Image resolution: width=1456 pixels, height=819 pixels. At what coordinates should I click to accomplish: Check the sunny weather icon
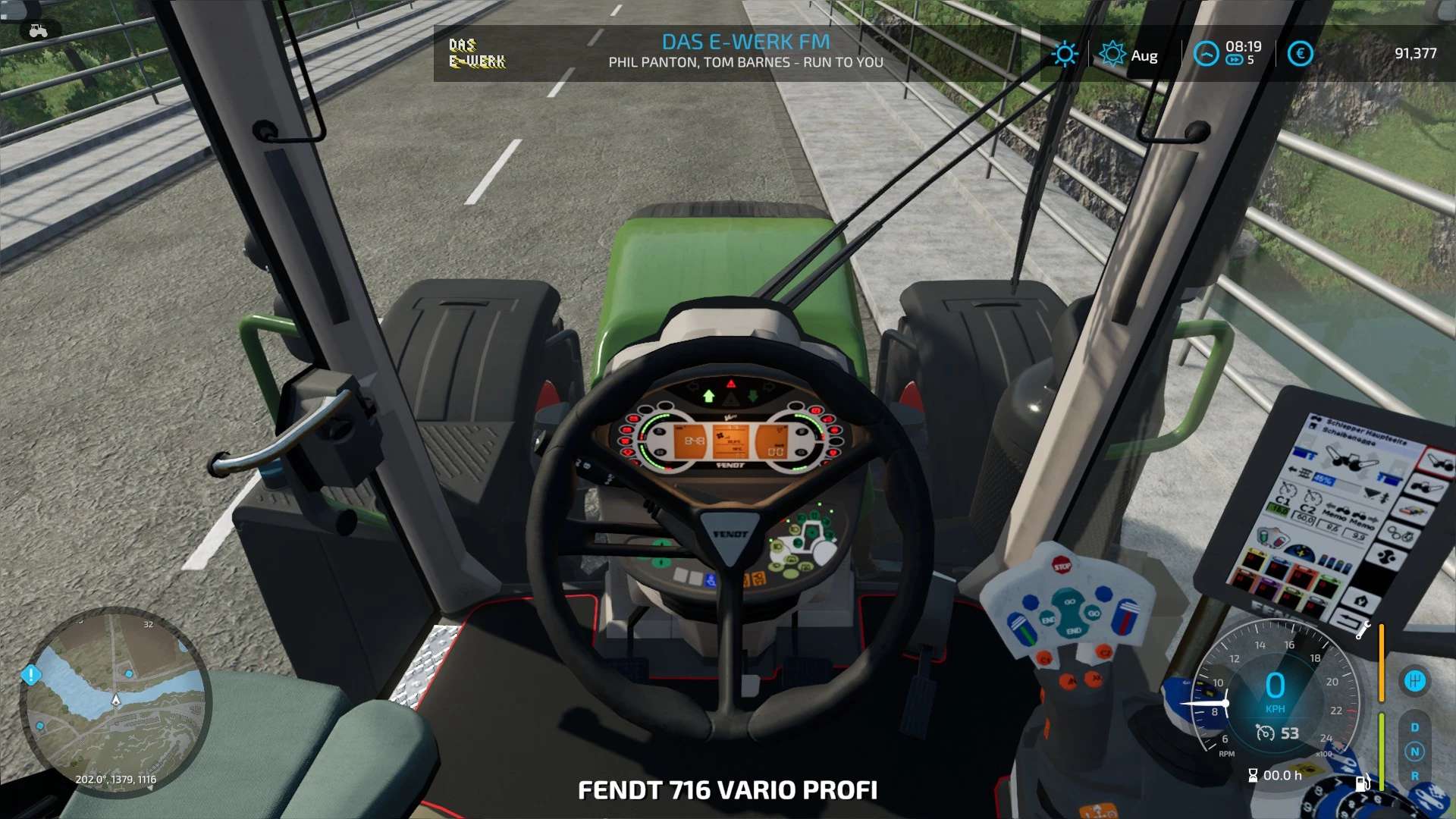1065,54
